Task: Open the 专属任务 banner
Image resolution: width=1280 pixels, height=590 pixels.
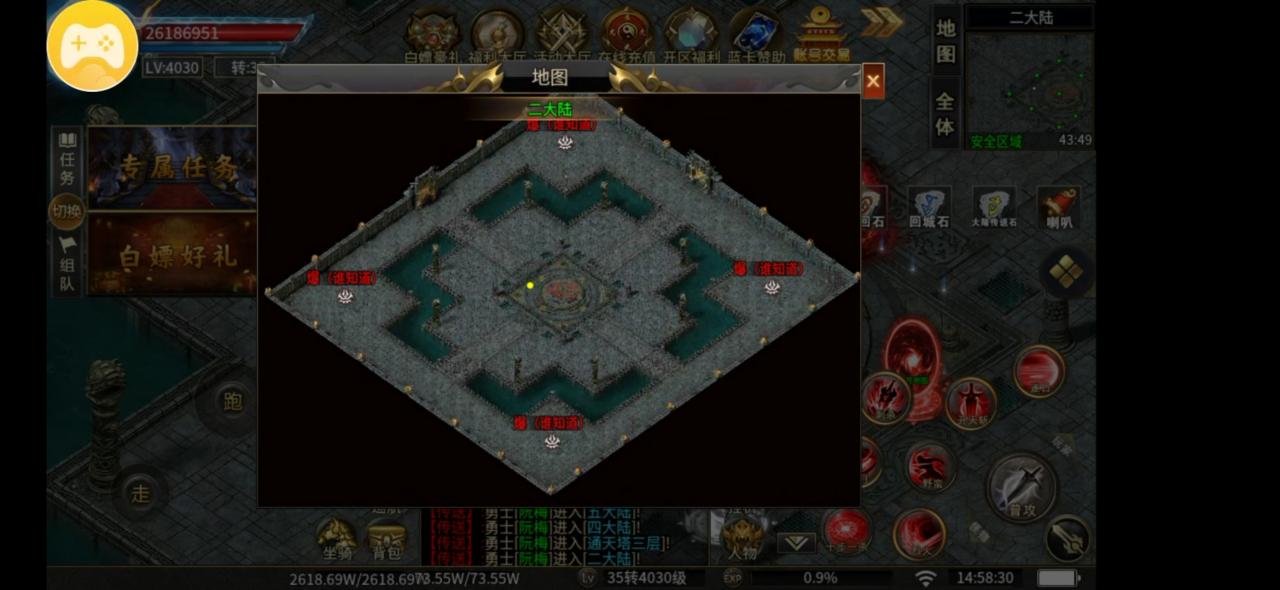Action: (172, 167)
